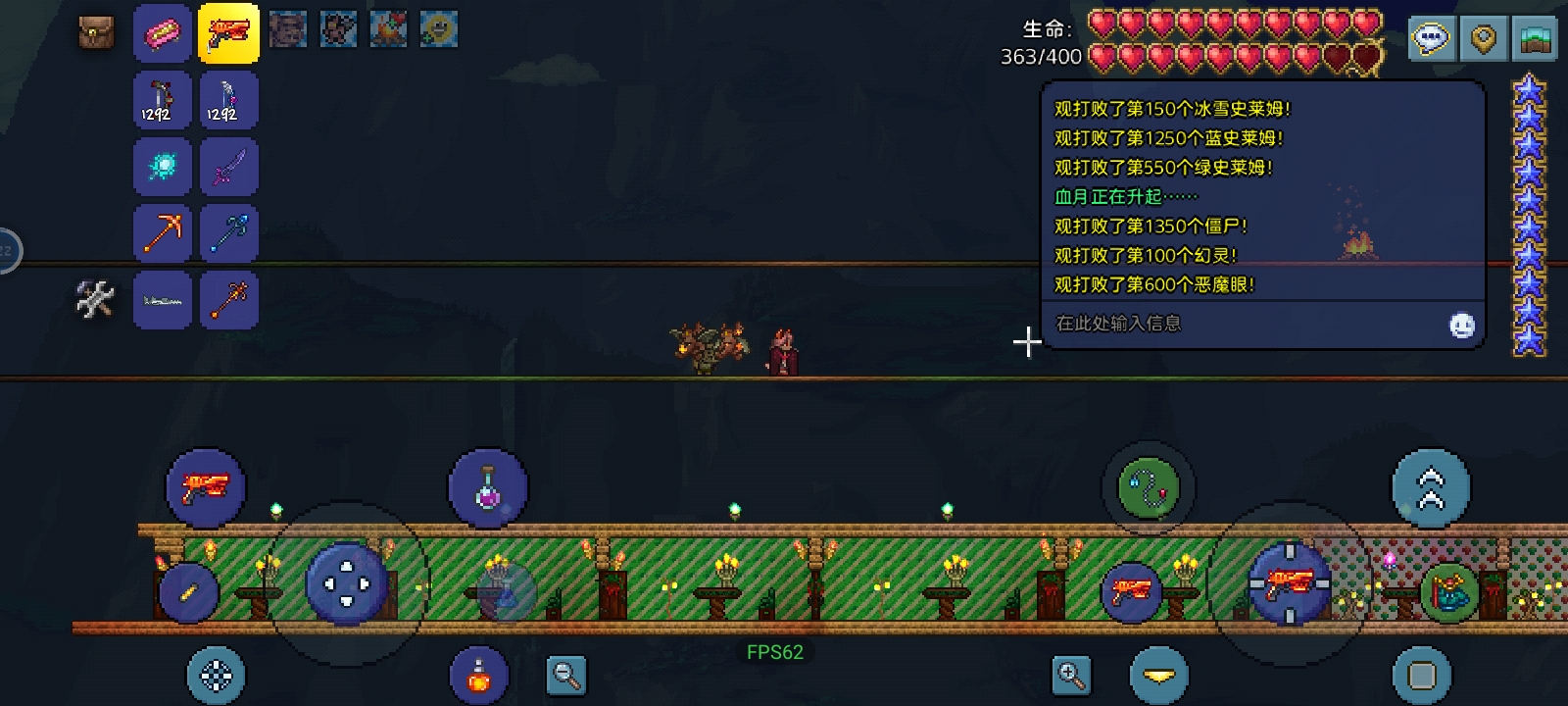The height and width of the screenshot is (706, 1568).
Task: Equip the purple sword hotbar slot
Action: (228, 166)
